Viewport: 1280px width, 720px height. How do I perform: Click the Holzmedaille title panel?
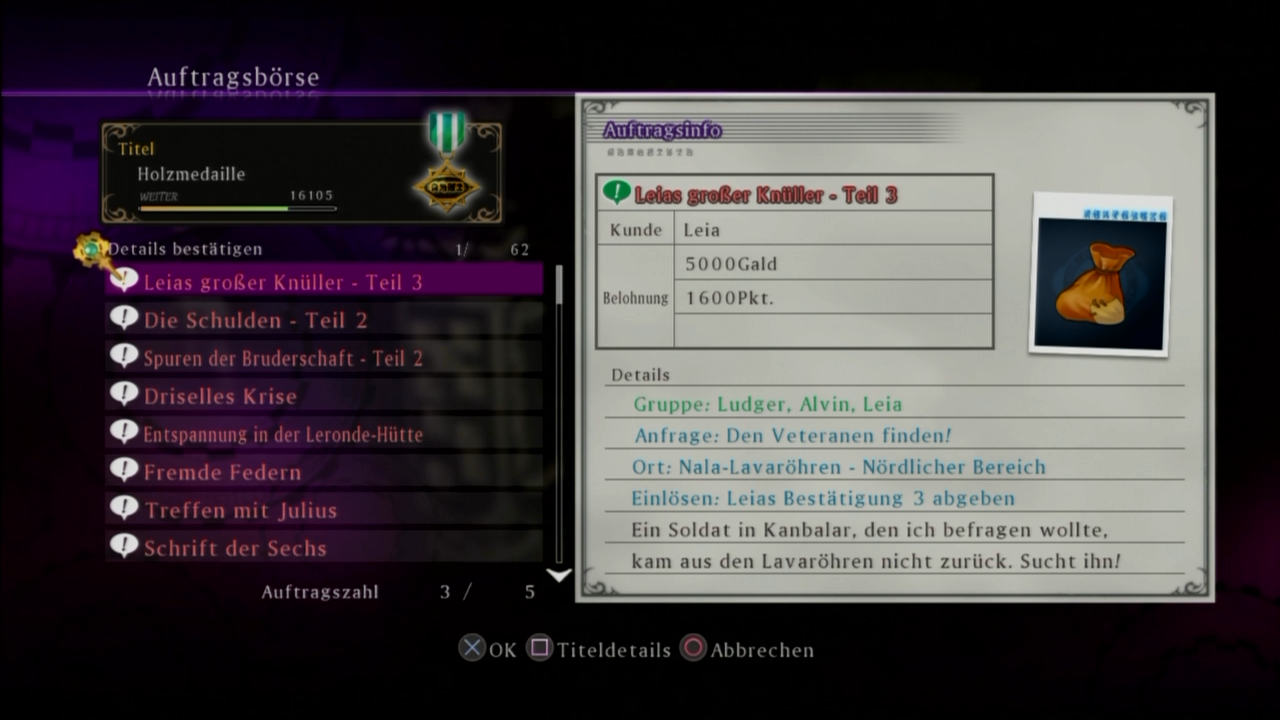[x=301, y=173]
